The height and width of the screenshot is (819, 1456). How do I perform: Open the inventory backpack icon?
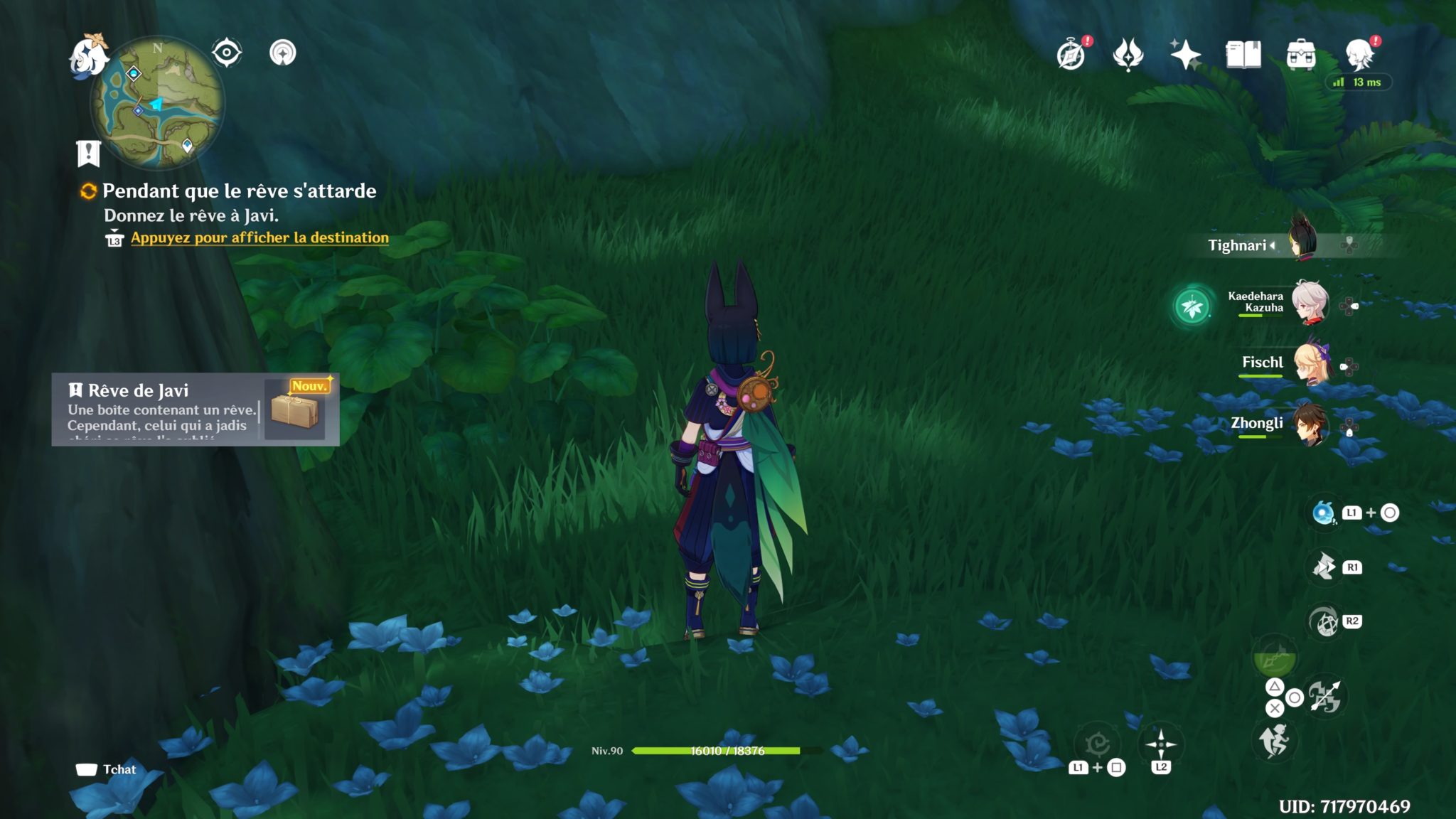(x=1301, y=55)
